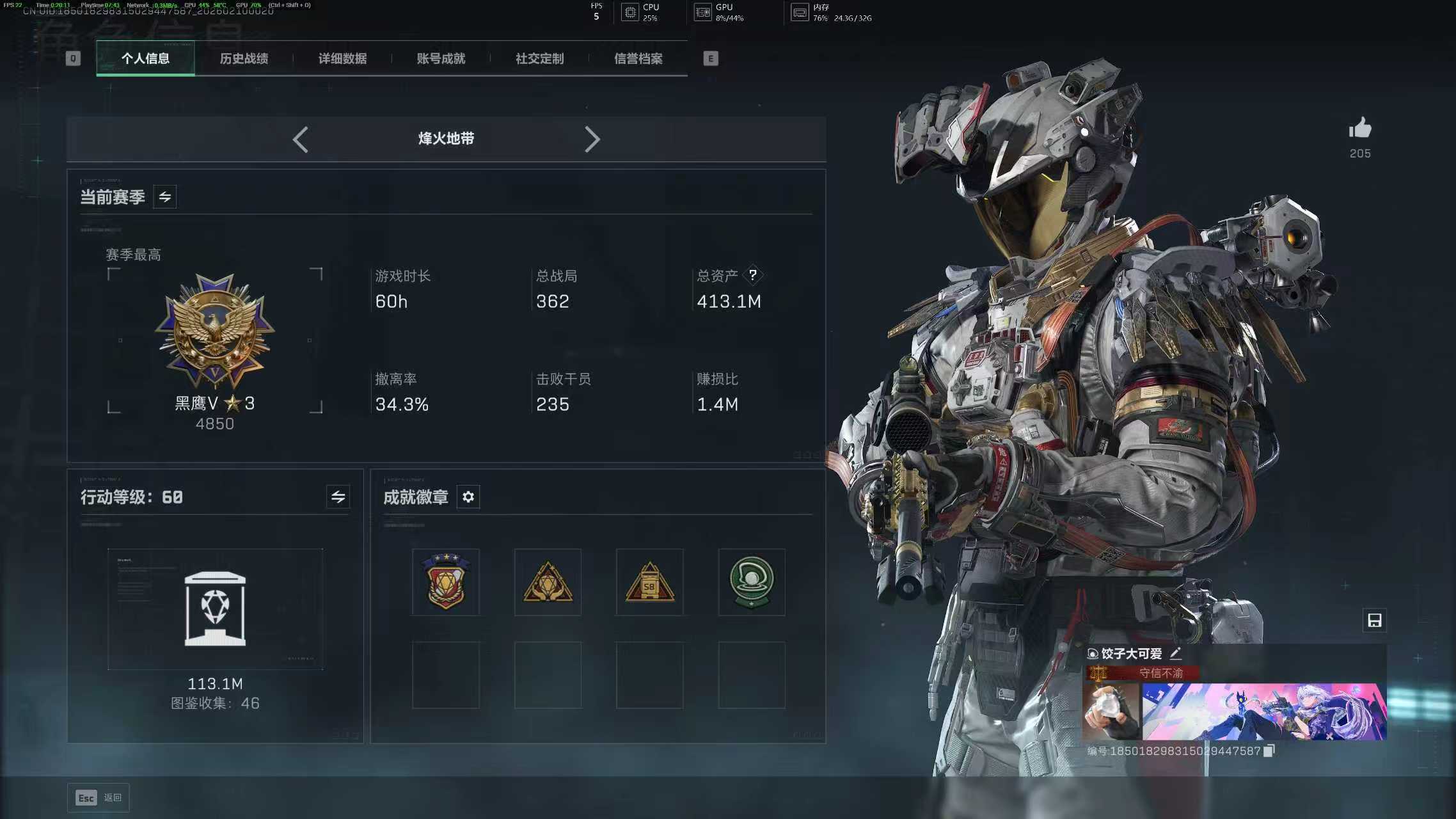1456x819 pixels.
Task: Show the 信誉档案 tab
Action: [x=638, y=59]
